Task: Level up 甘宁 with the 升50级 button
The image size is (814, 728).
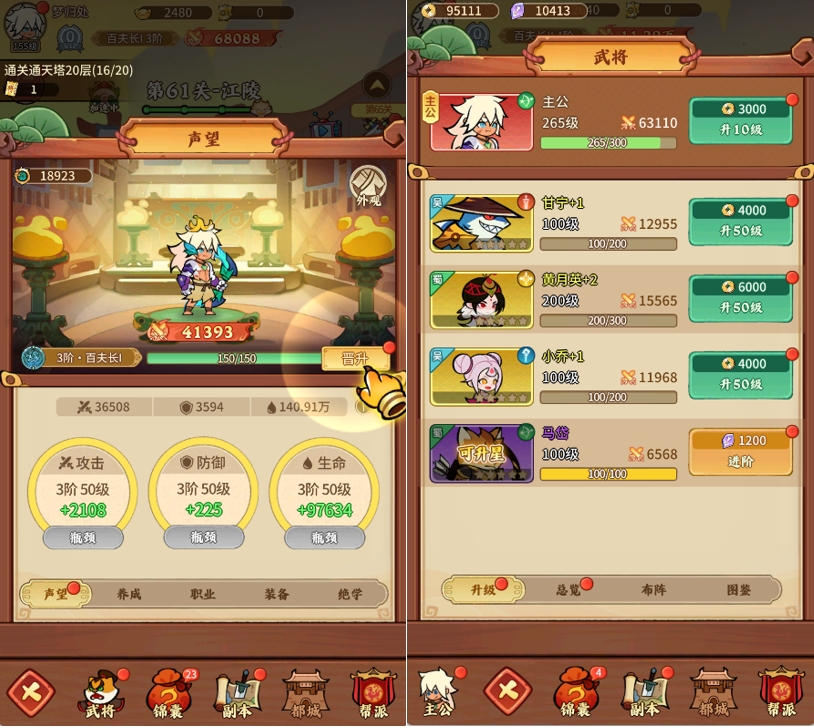Action: click(x=740, y=221)
